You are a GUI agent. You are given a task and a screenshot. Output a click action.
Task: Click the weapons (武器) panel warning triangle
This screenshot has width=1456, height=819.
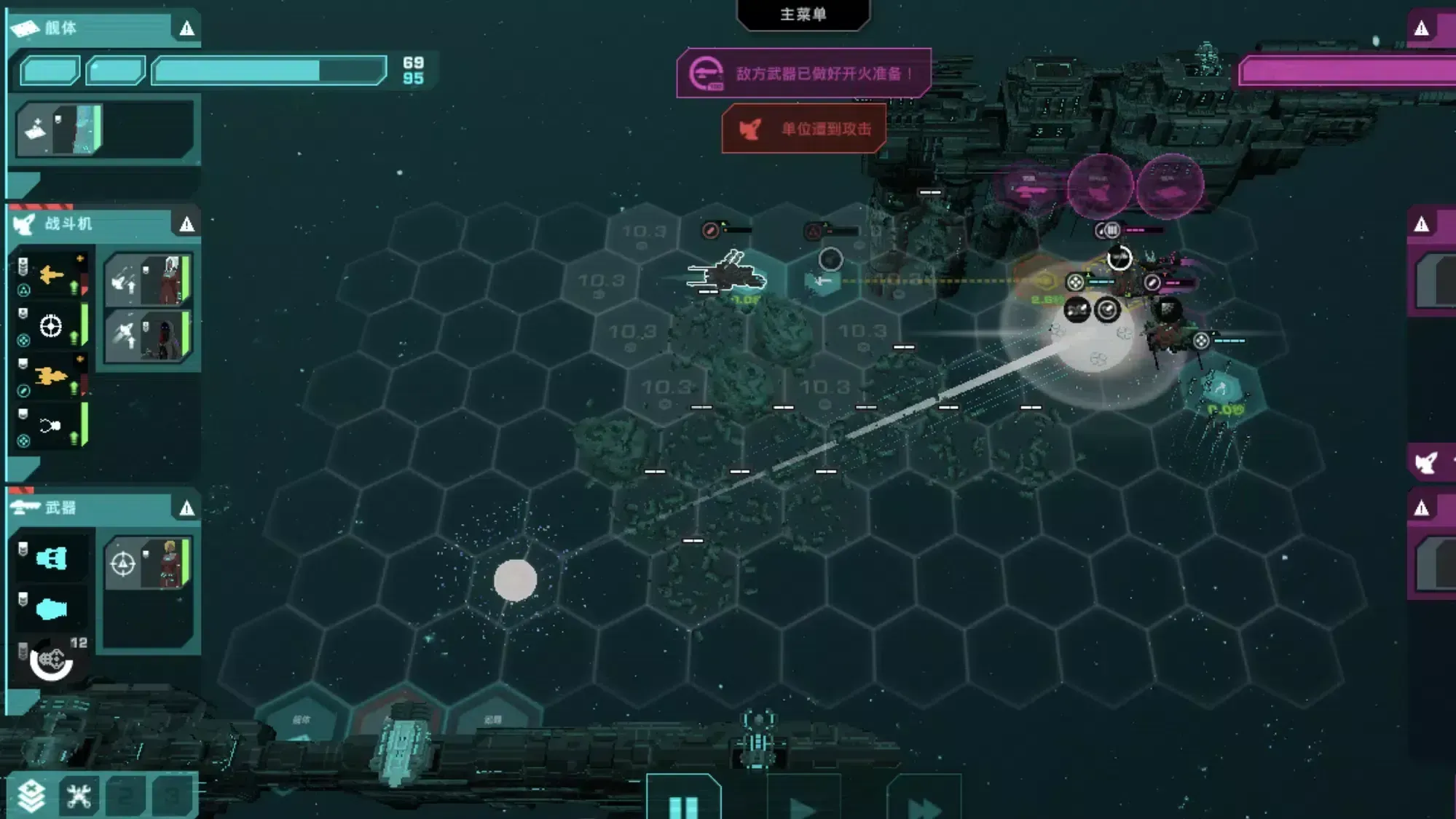pos(187,508)
